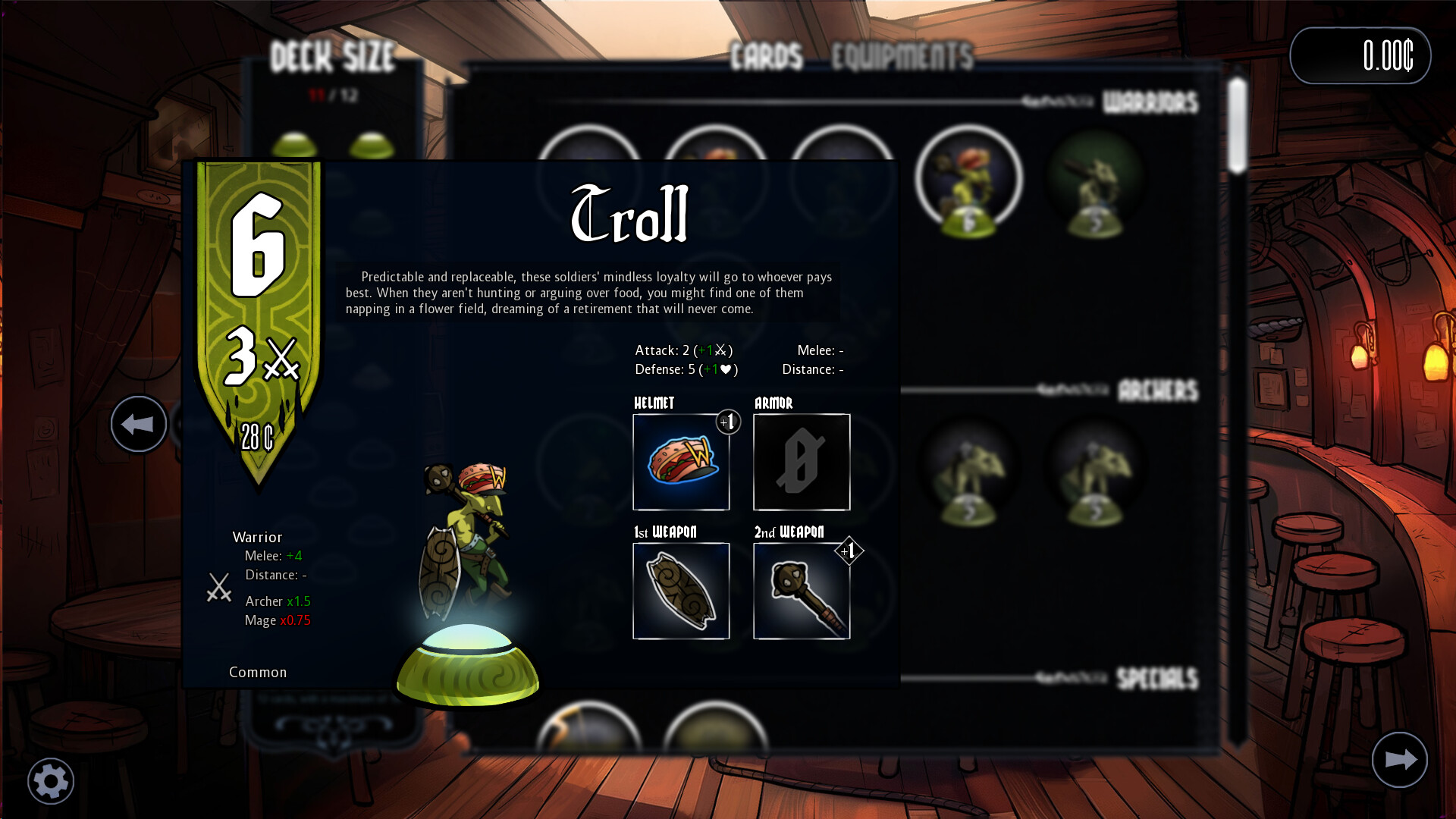
Task: Click the +1 badge on the 2nd Weapon slot
Action: coord(849,550)
